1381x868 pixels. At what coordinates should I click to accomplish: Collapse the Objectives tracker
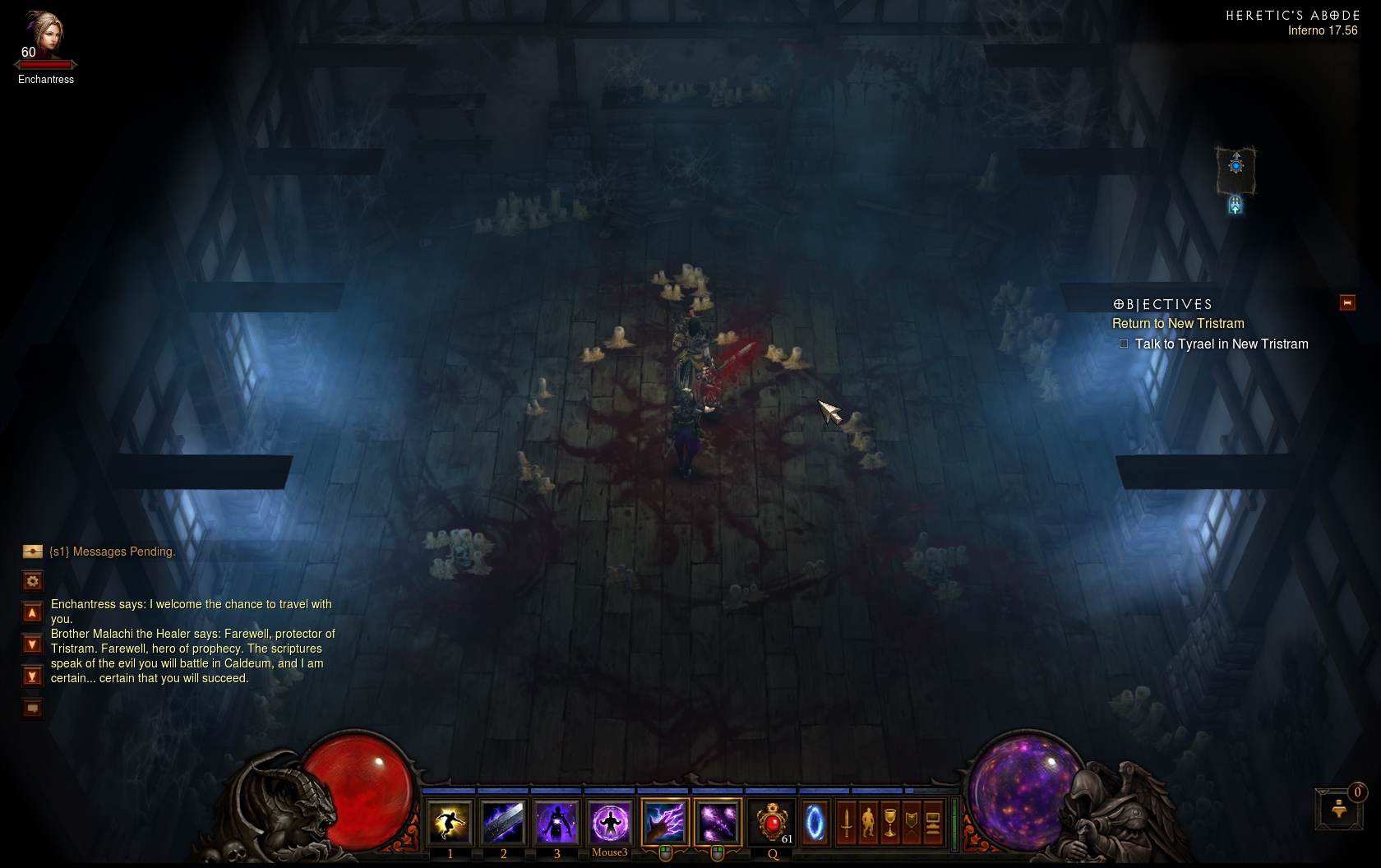point(1347,303)
